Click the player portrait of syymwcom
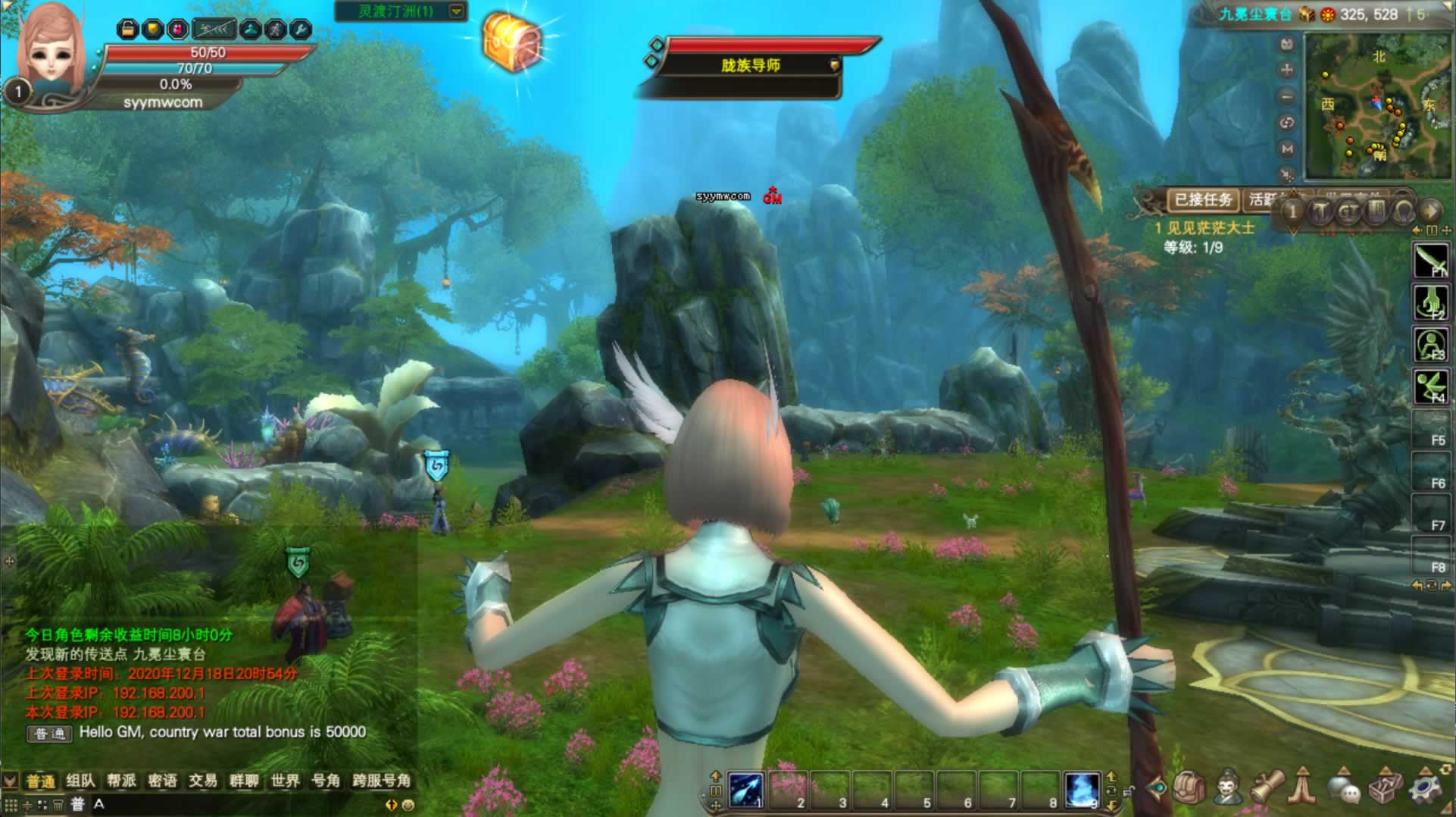Viewport: 1456px width, 817px height. pos(52,47)
